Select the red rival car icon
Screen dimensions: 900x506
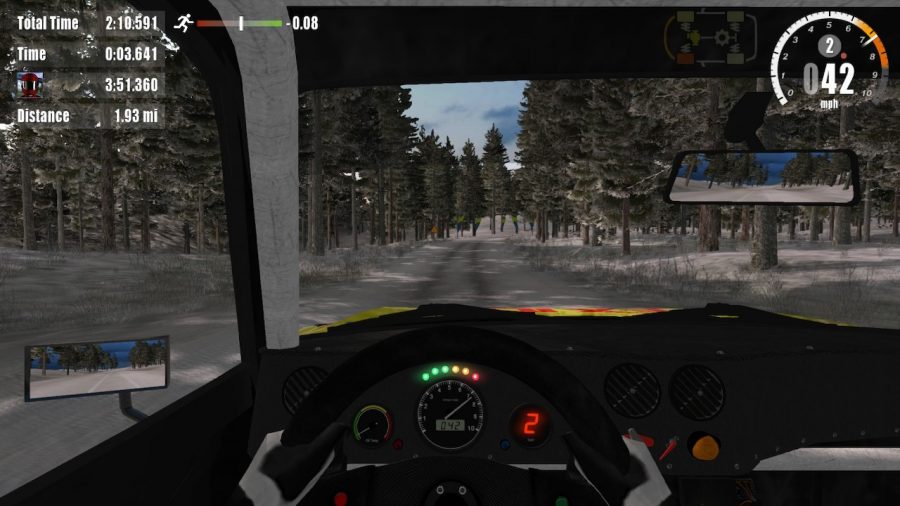31,85
